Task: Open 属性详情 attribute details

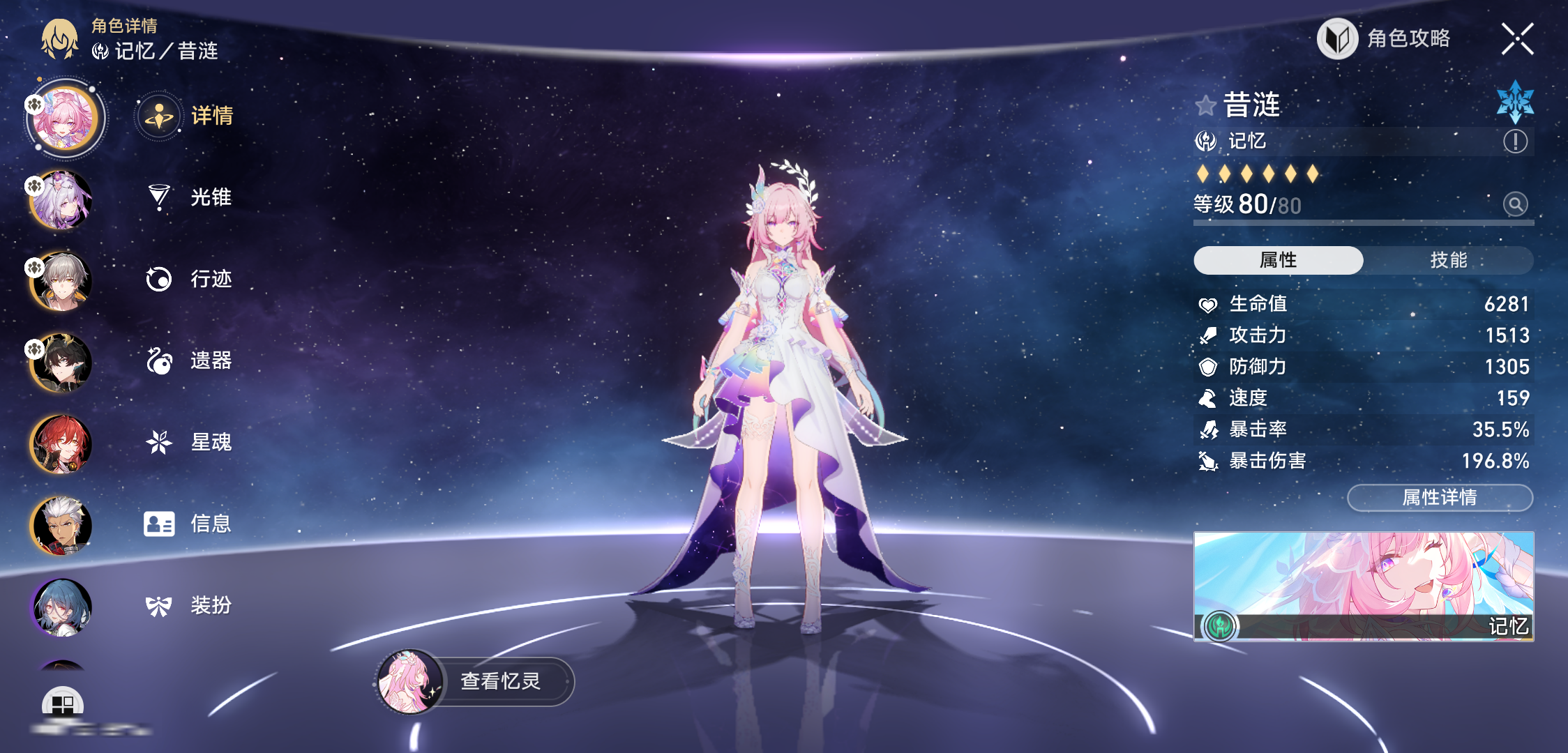Action: 1440,497
